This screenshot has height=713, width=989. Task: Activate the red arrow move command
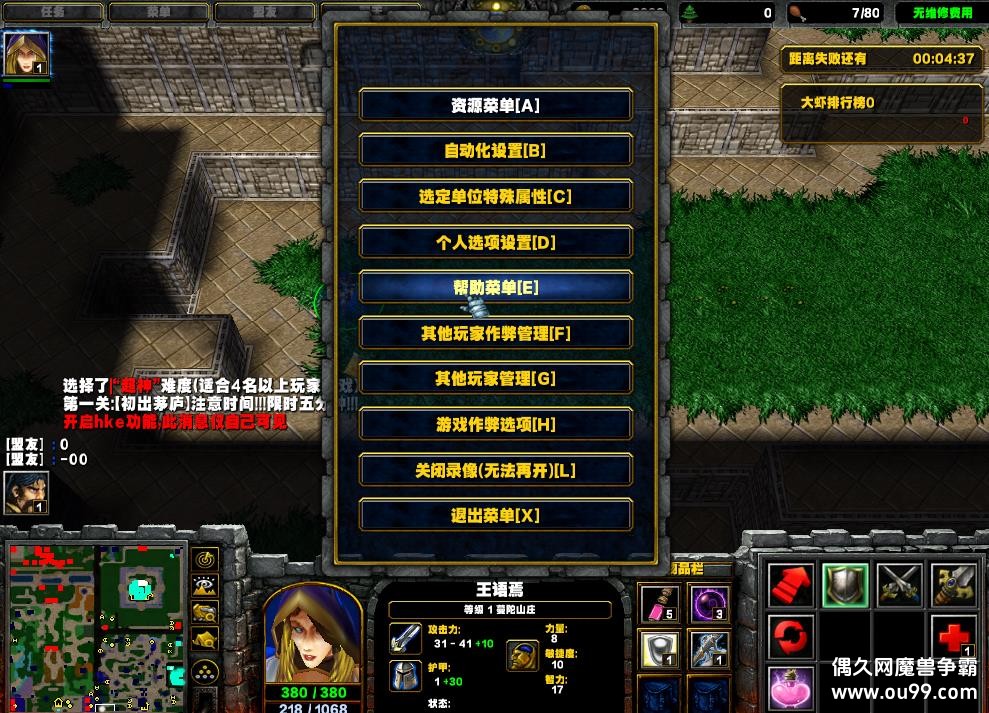click(x=790, y=586)
